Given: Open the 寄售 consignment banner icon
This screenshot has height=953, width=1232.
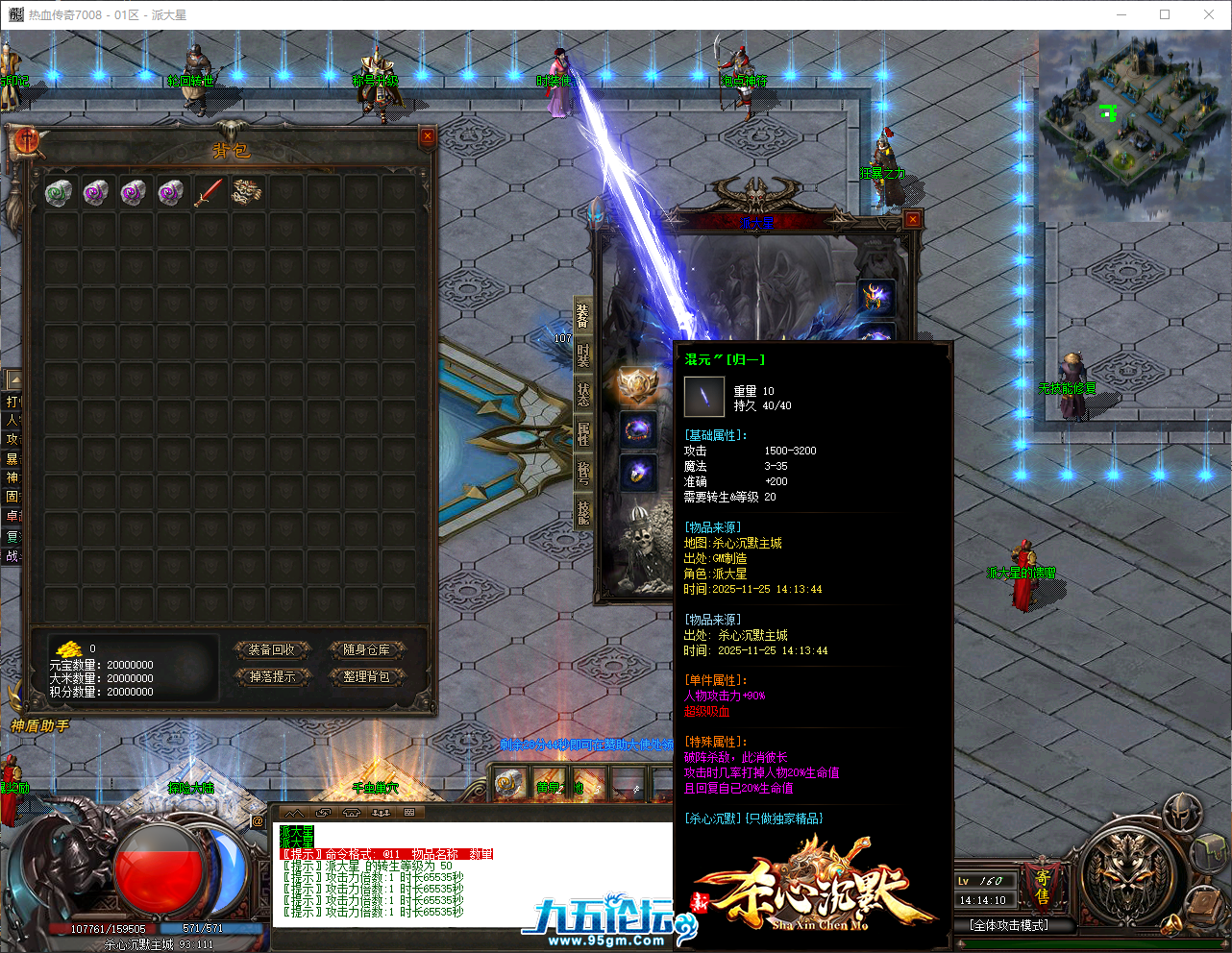Looking at the screenshot, I should click(1041, 887).
